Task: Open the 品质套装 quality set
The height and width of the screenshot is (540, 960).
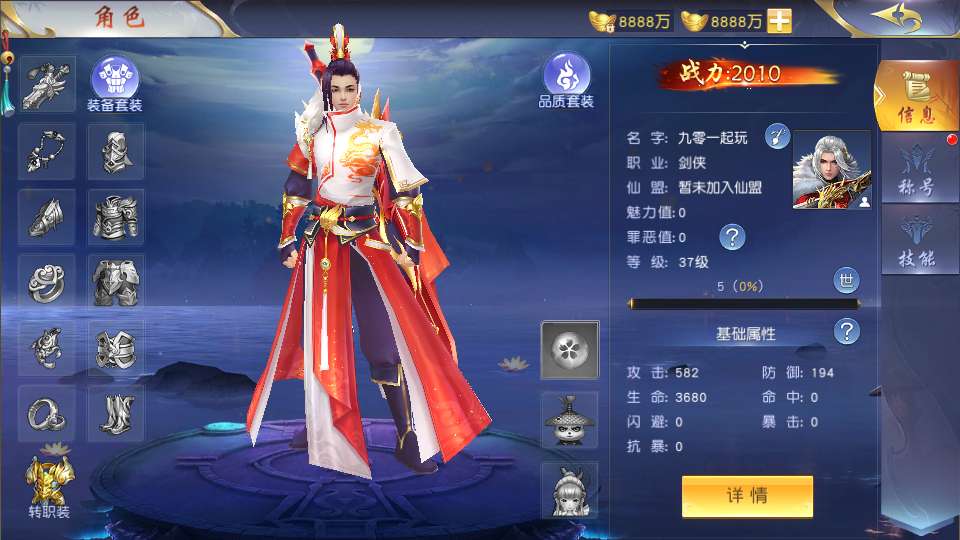Action: point(567,78)
